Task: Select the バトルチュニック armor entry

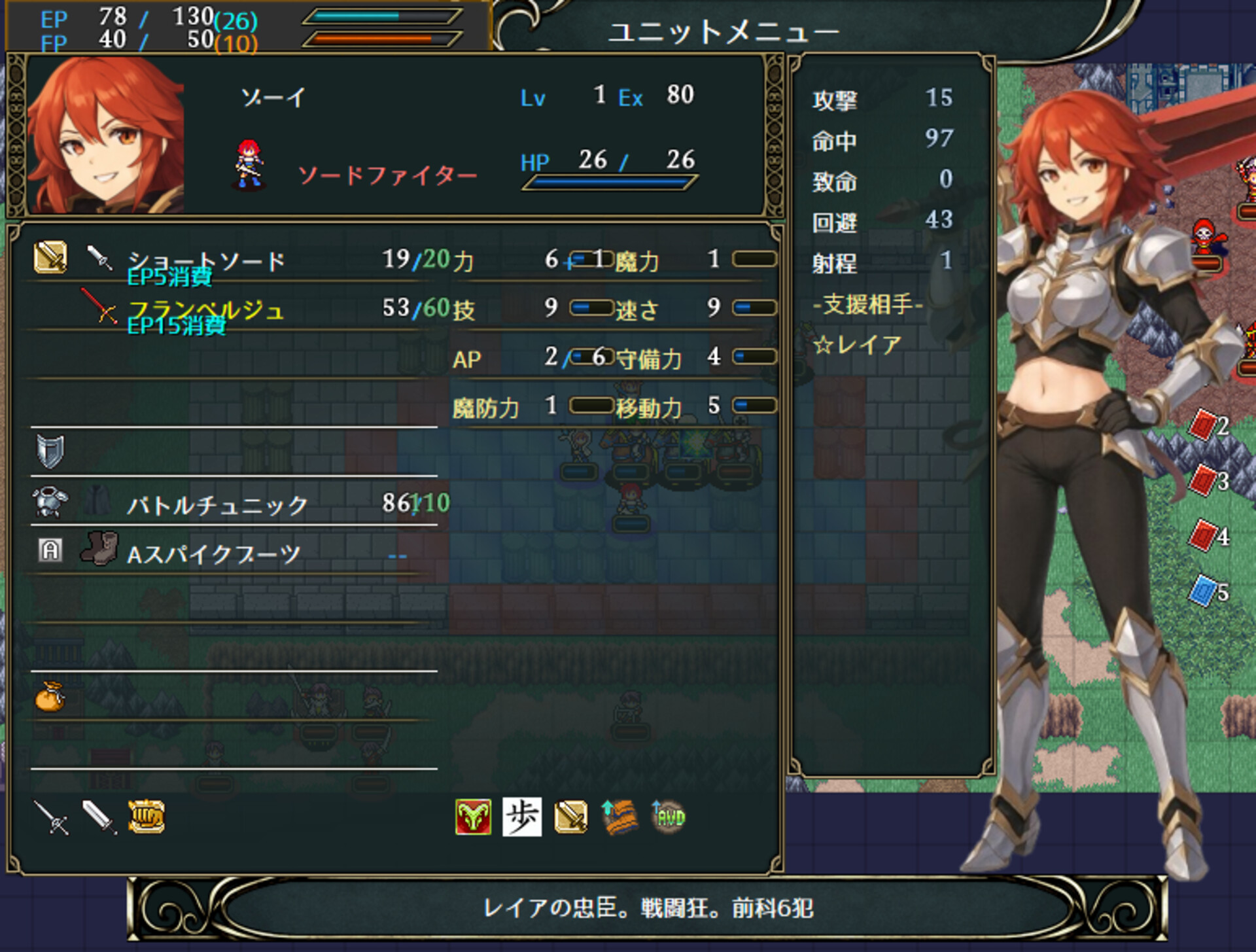Action: (x=216, y=504)
